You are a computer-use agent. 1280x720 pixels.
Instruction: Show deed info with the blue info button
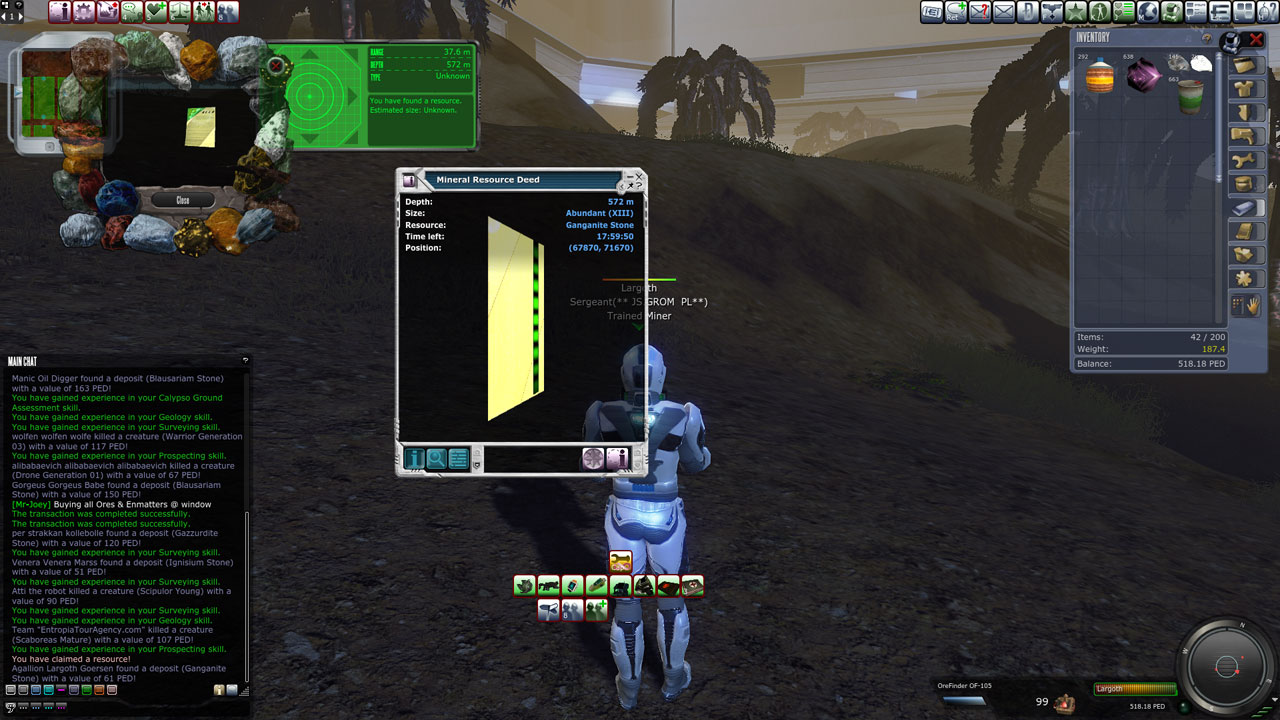click(x=414, y=459)
